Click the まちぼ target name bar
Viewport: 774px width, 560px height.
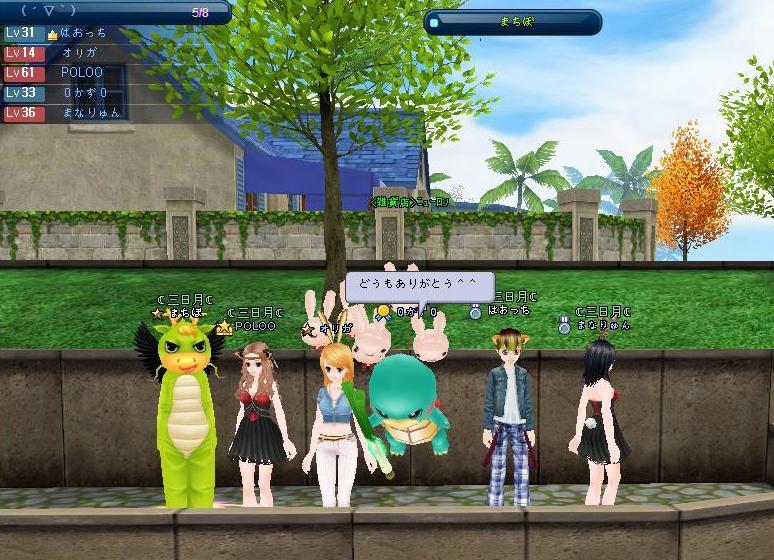click(513, 21)
